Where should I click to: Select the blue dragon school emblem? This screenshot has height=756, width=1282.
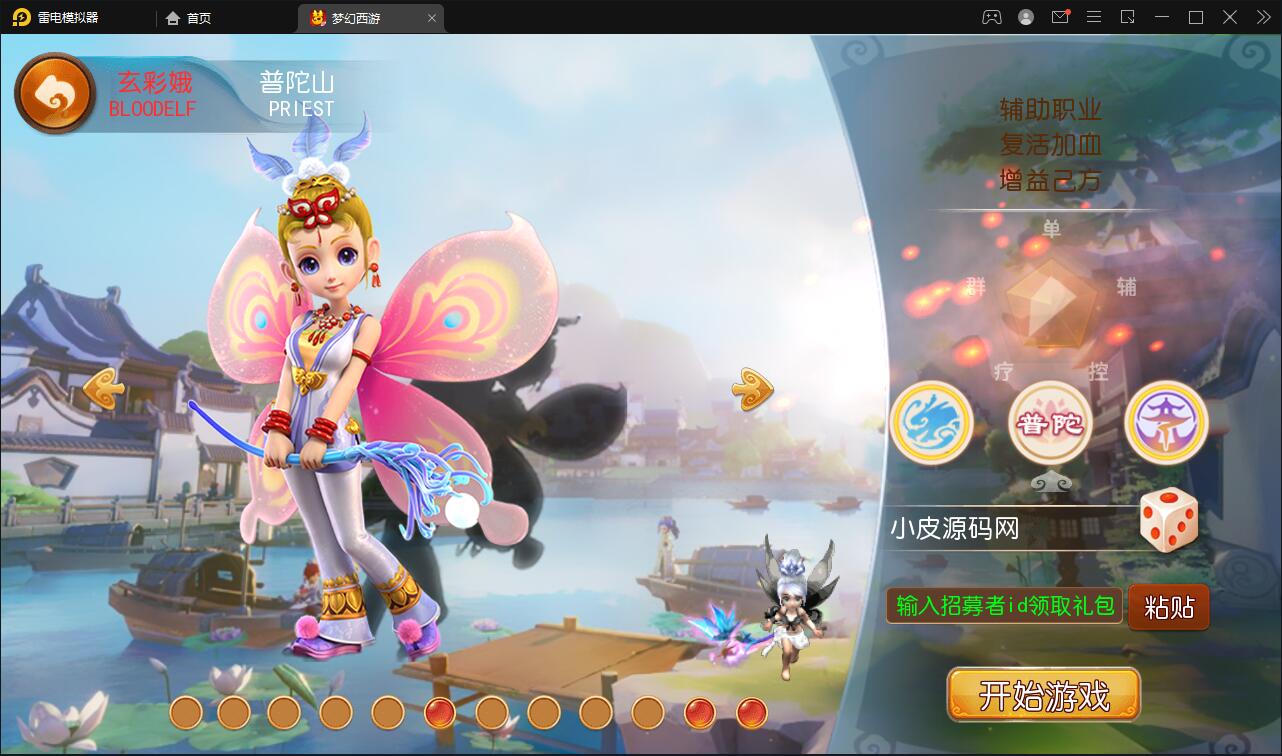931,423
